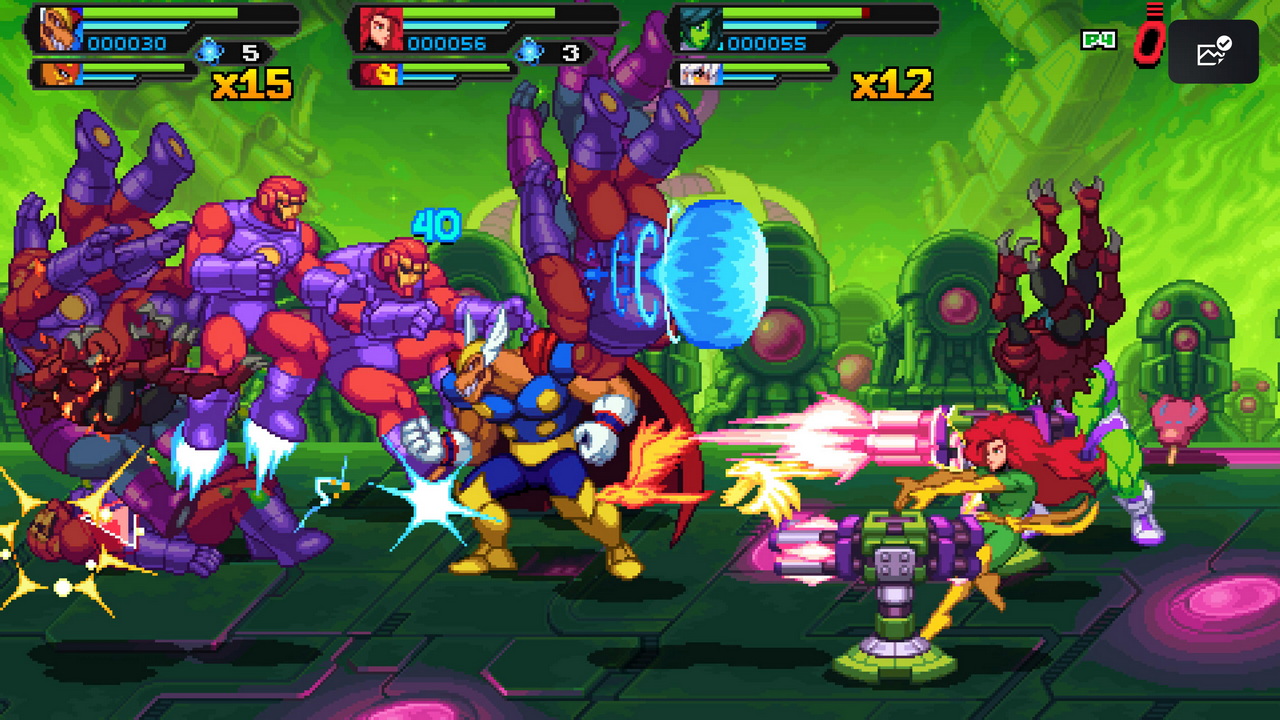
Task: Select the red-haired Phoenix portrait
Action: tap(381, 30)
